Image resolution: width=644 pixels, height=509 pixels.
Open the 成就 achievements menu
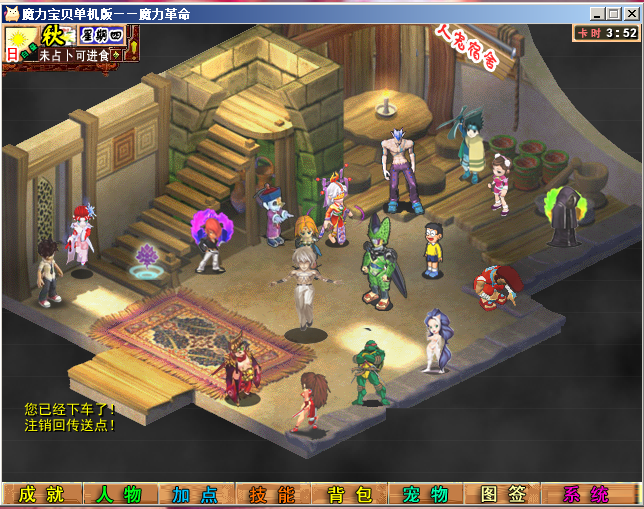point(41,494)
